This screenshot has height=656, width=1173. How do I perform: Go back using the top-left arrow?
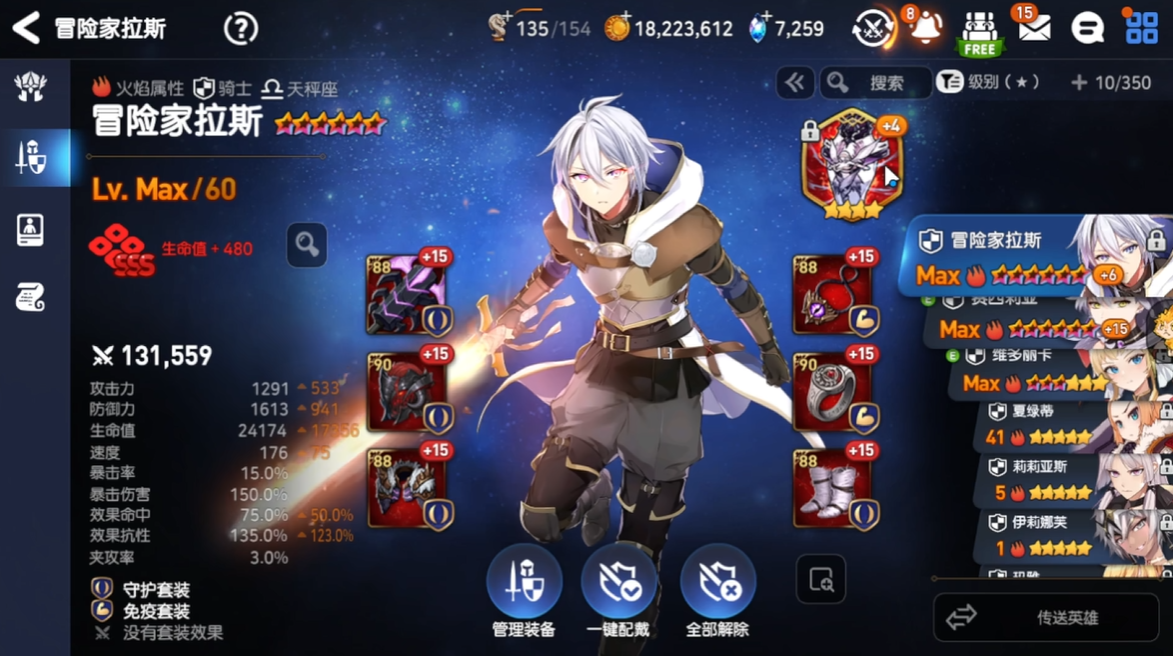pyautogui.click(x=26, y=28)
